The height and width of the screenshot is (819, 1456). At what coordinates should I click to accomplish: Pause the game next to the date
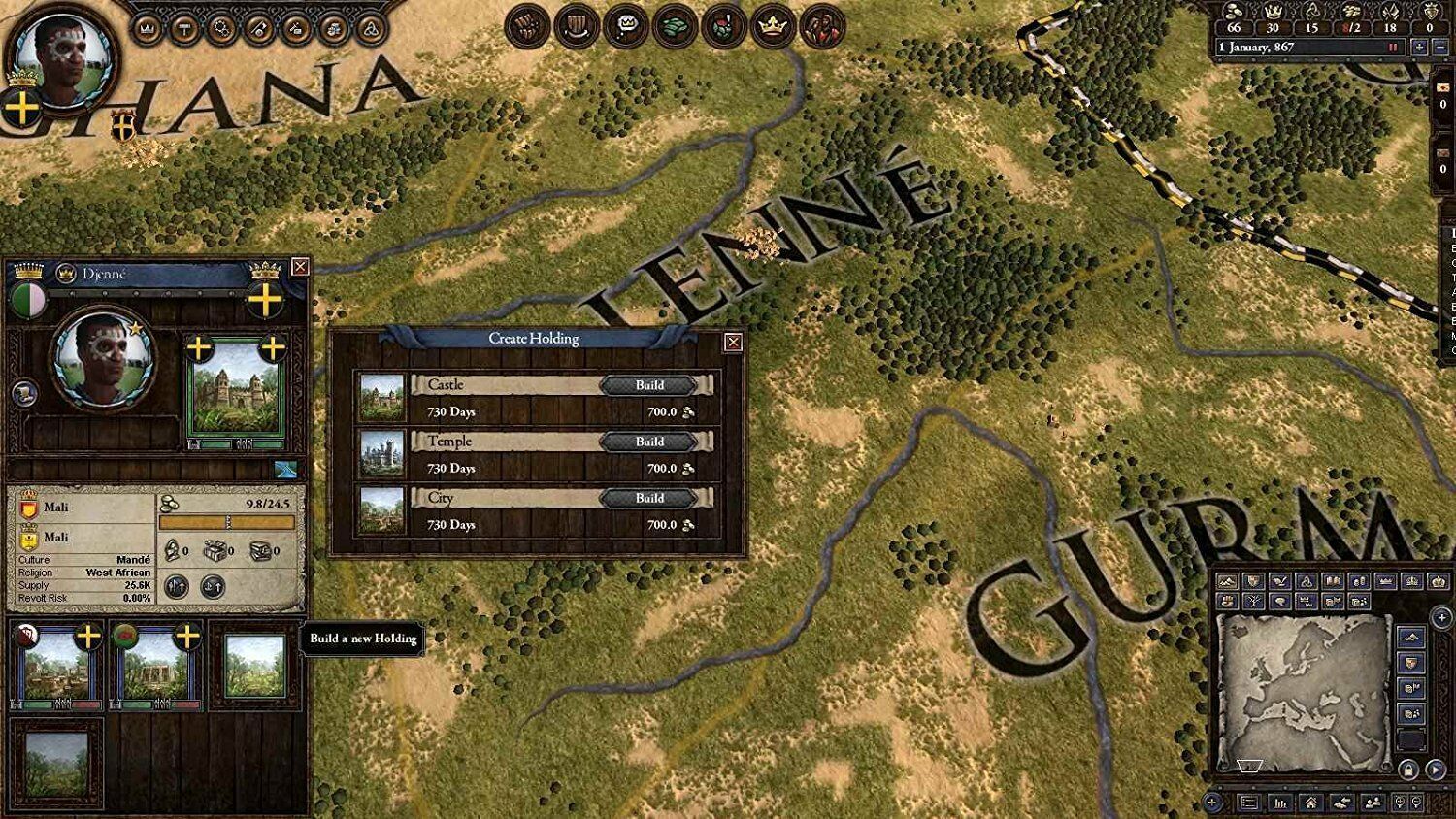point(1393,48)
